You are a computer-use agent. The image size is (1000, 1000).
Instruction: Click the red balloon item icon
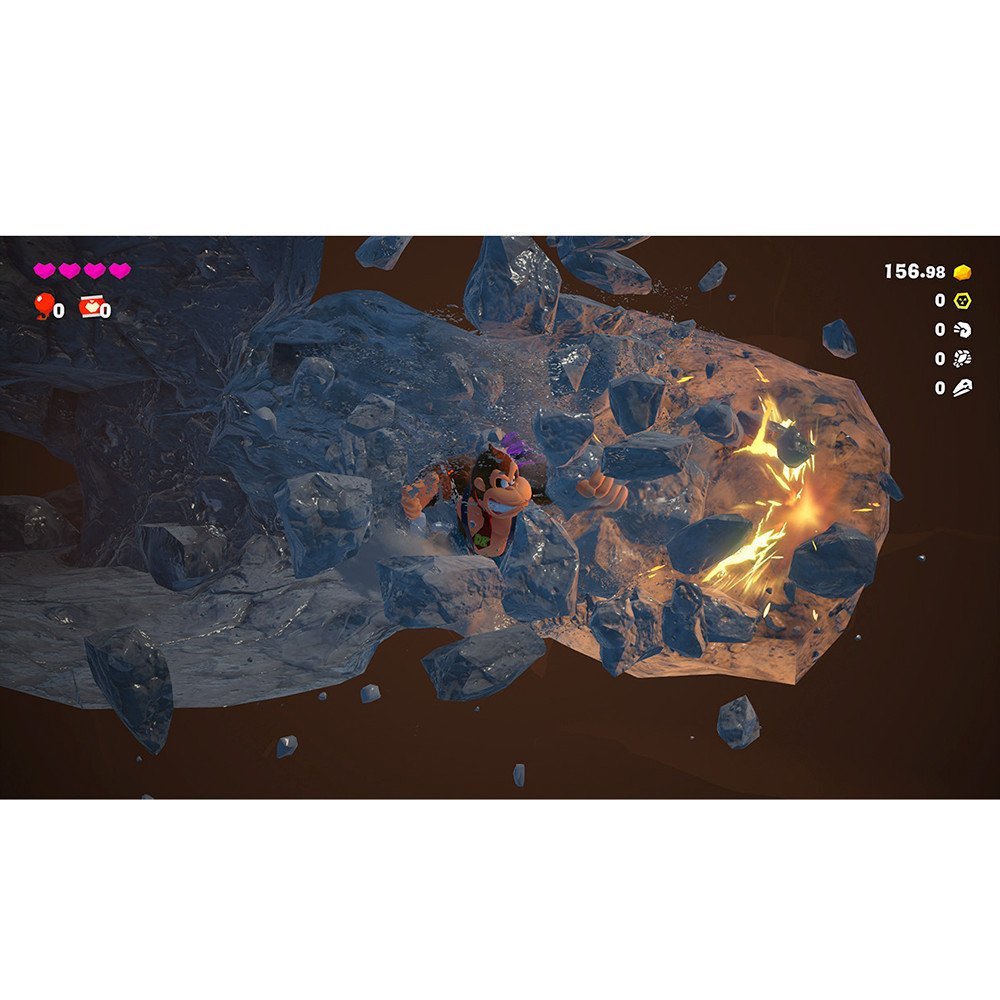click(43, 305)
